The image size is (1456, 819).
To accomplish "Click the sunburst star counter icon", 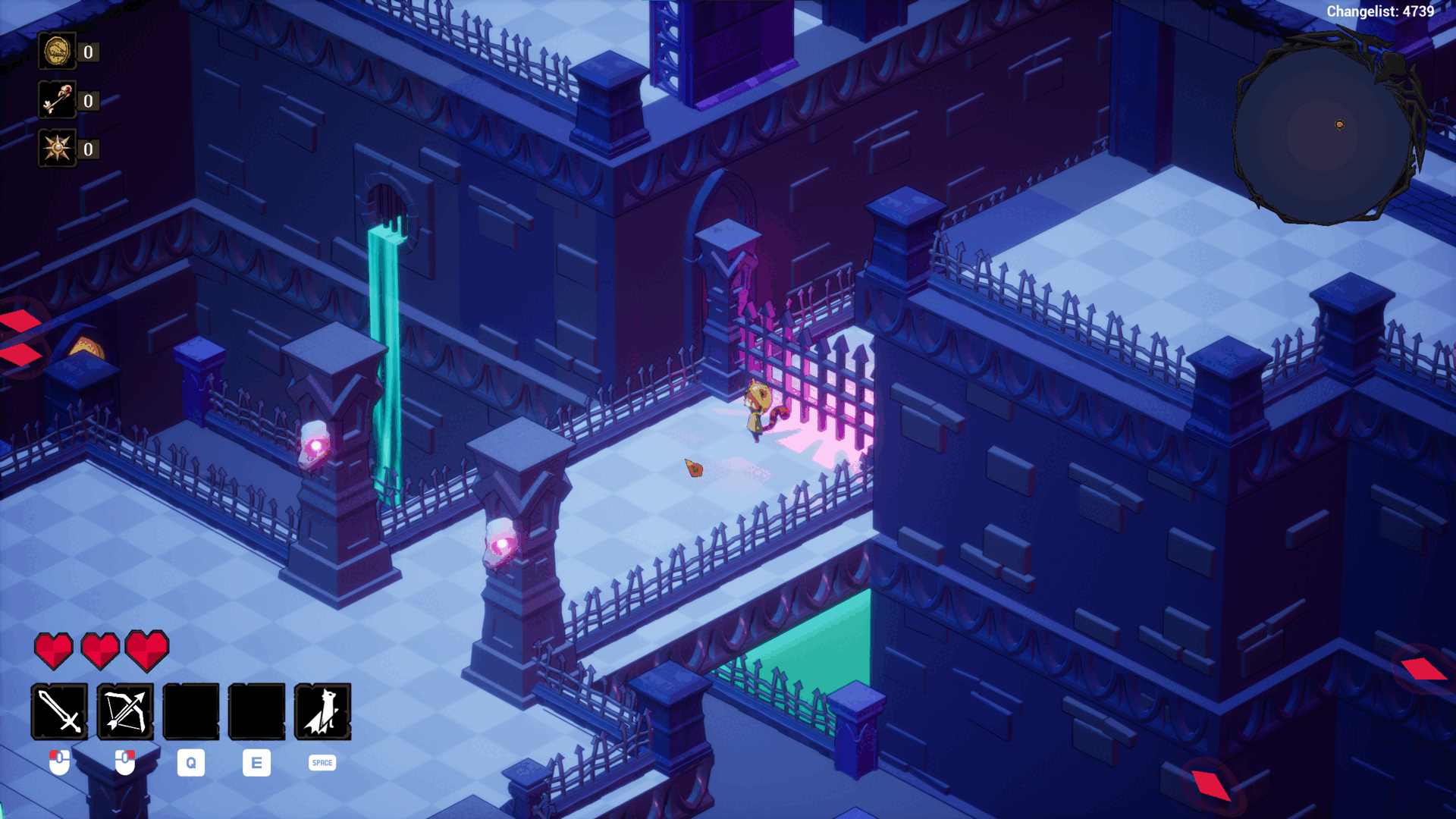I will 57,149.
